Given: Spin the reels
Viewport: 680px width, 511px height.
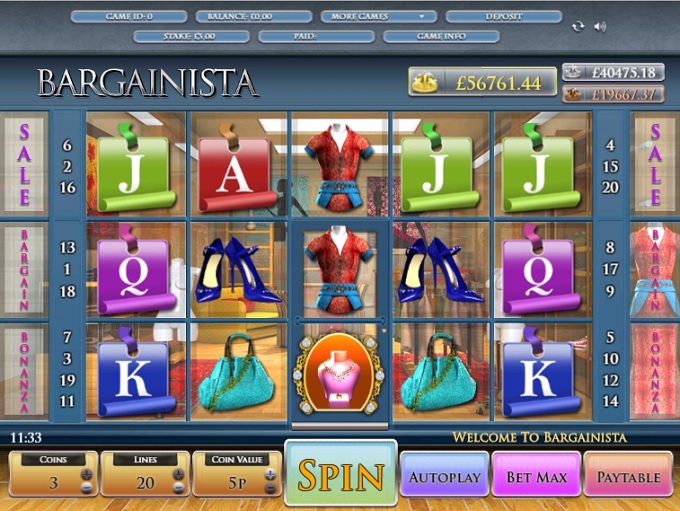Looking at the screenshot, I should 340,475.
